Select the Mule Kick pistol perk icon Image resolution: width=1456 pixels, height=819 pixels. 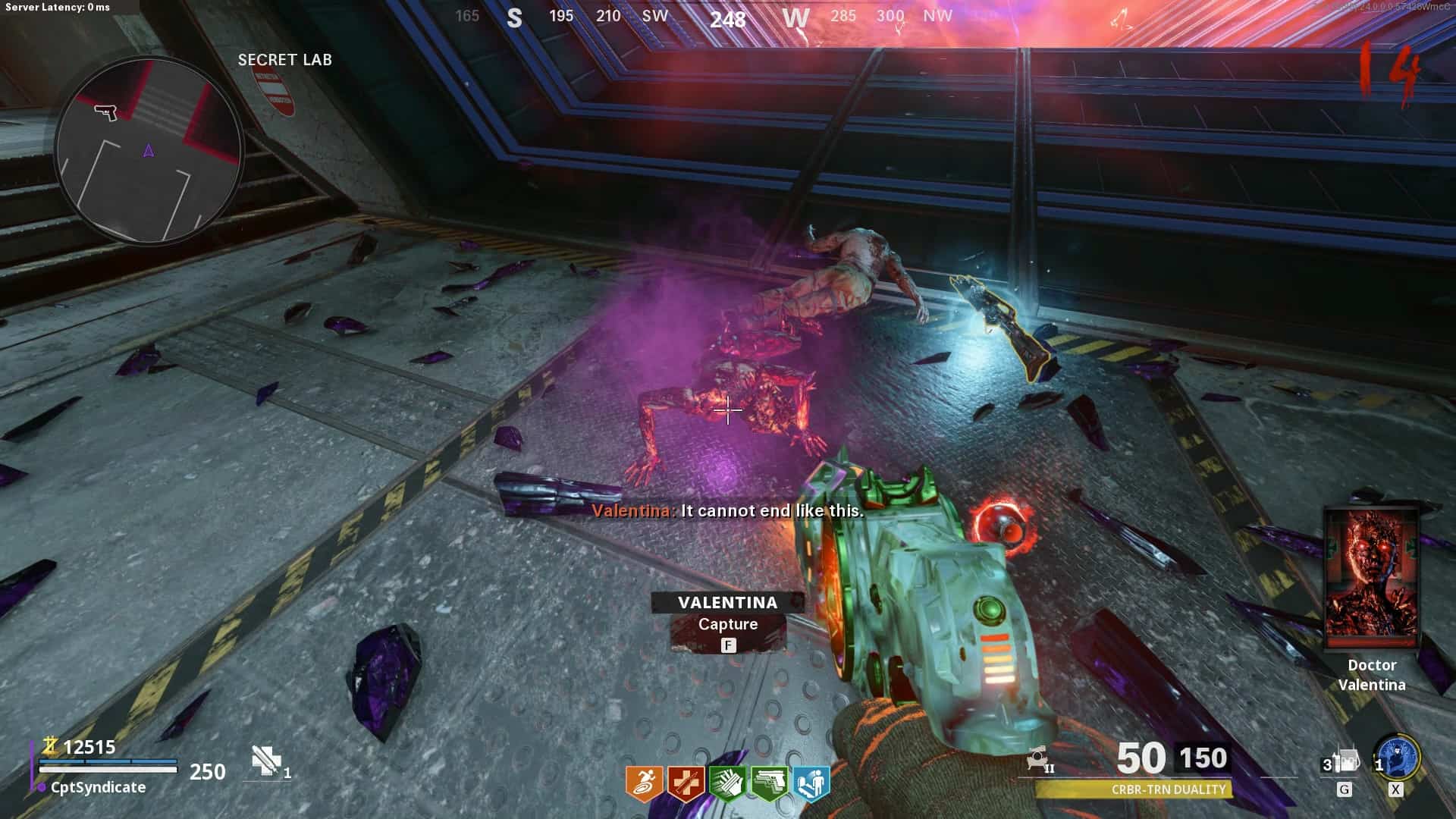[769, 784]
